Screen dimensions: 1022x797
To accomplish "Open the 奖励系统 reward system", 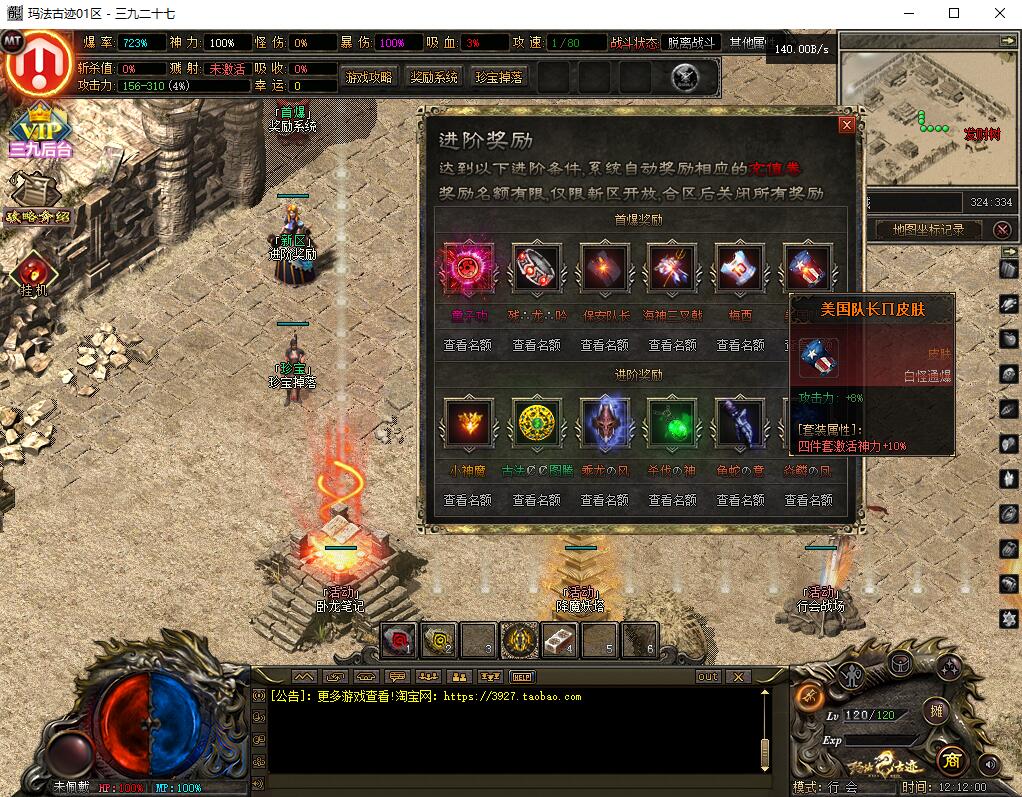I will coord(434,77).
